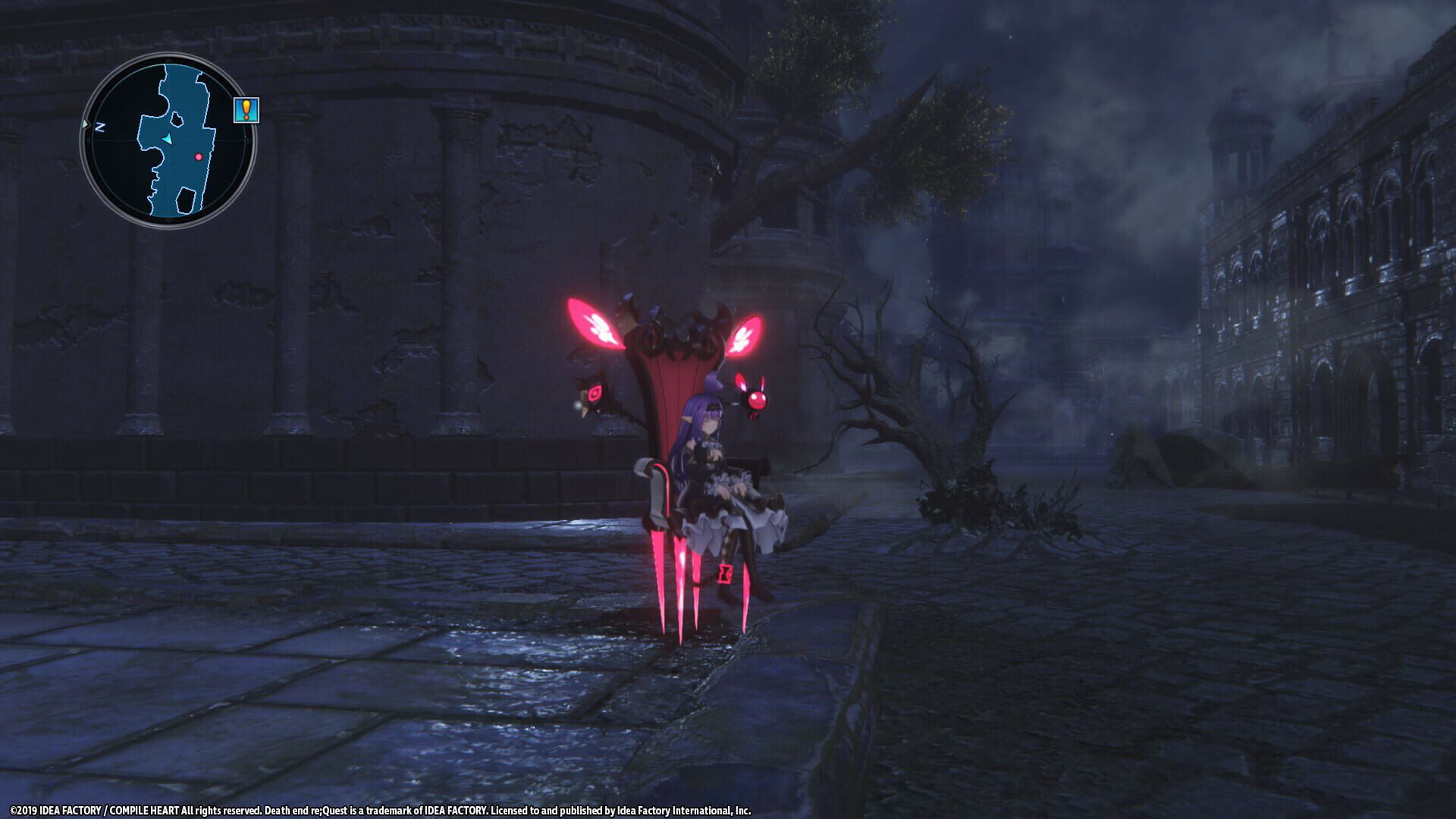Click the north indicator on the compass ring

point(99,126)
